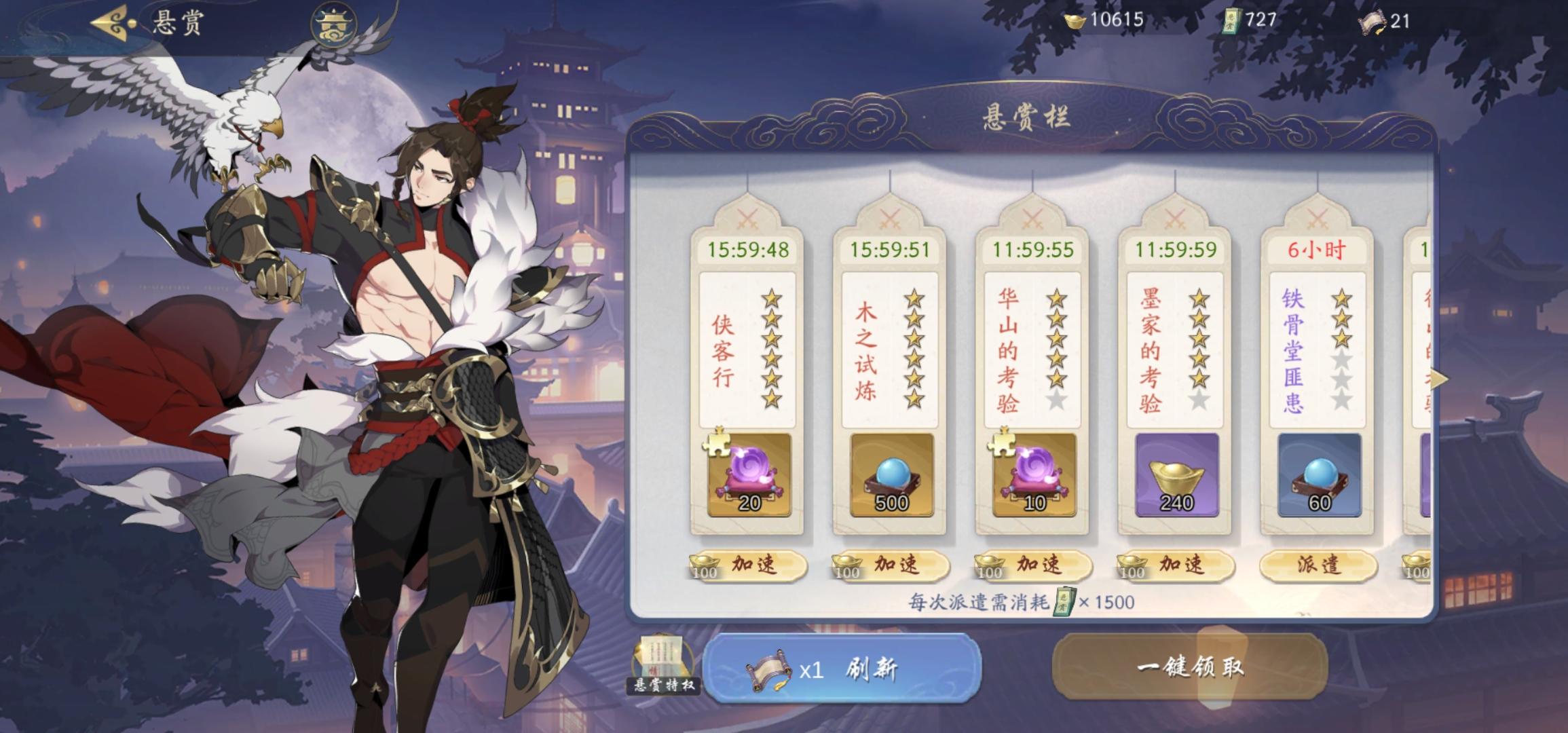Open the pavilion icon at the top

pyautogui.click(x=333, y=26)
